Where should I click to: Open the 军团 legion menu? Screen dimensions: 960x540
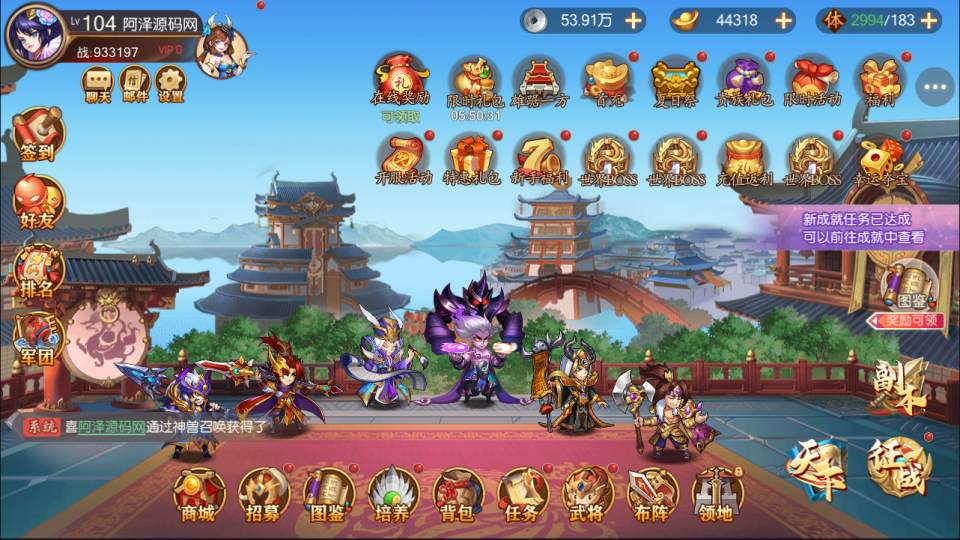[x=38, y=338]
